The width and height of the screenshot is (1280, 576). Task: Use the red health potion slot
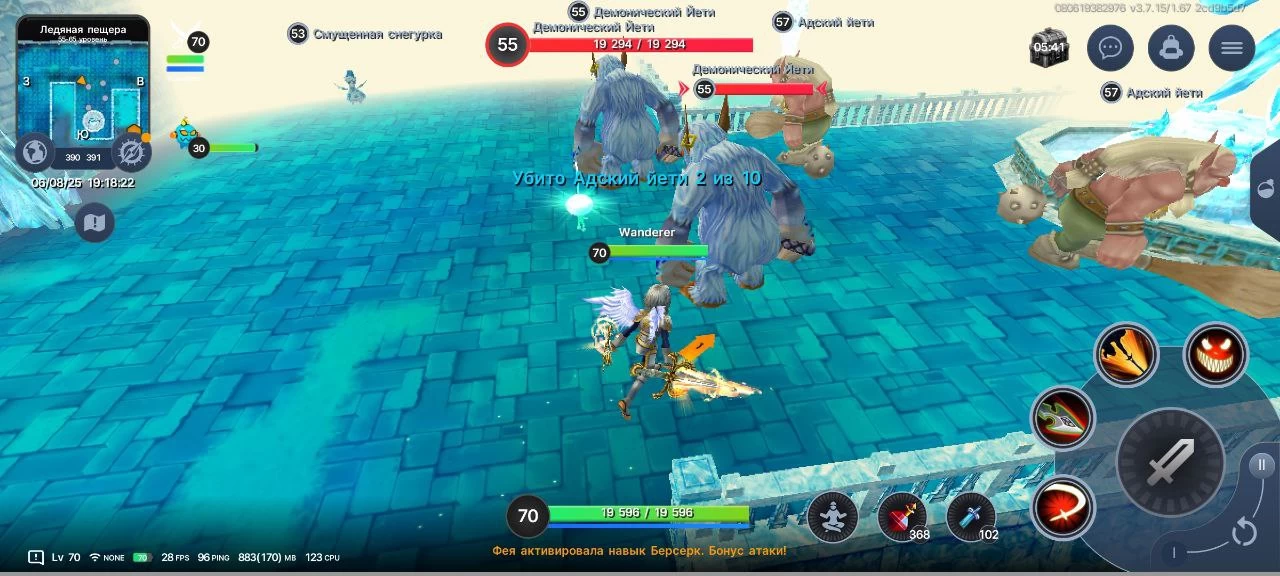[x=902, y=517]
